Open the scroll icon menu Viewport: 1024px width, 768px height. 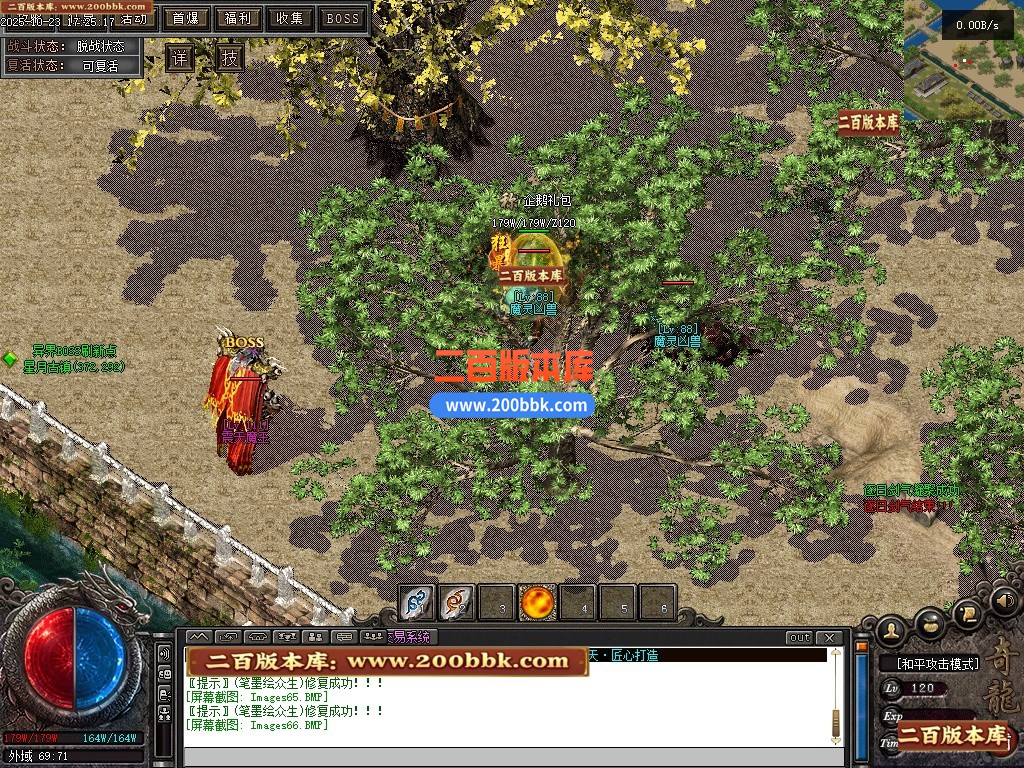tap(967, 612)
